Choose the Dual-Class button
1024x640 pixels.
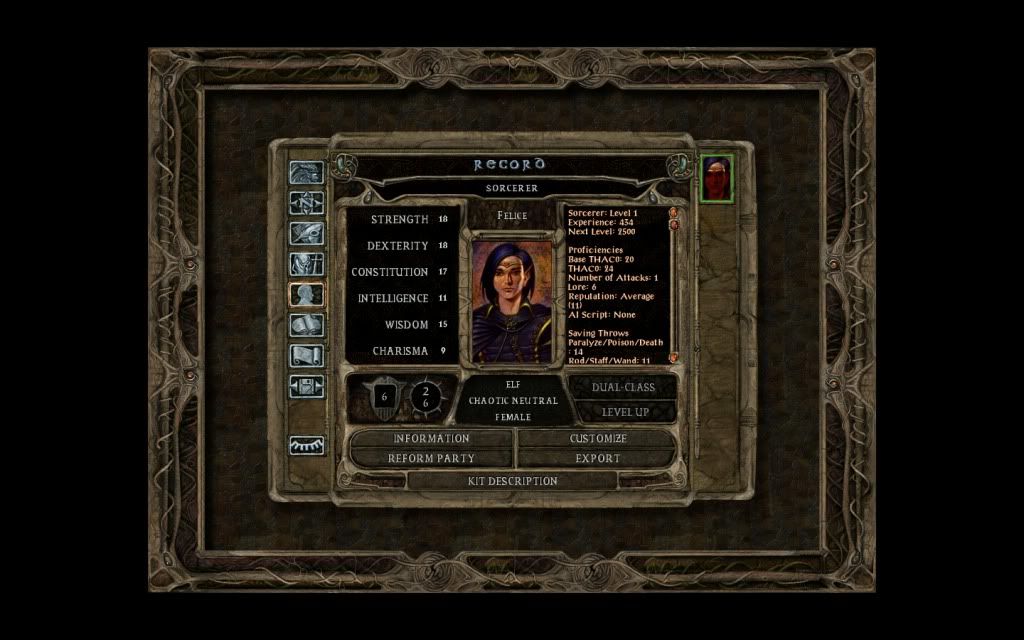tap(625, 387)
